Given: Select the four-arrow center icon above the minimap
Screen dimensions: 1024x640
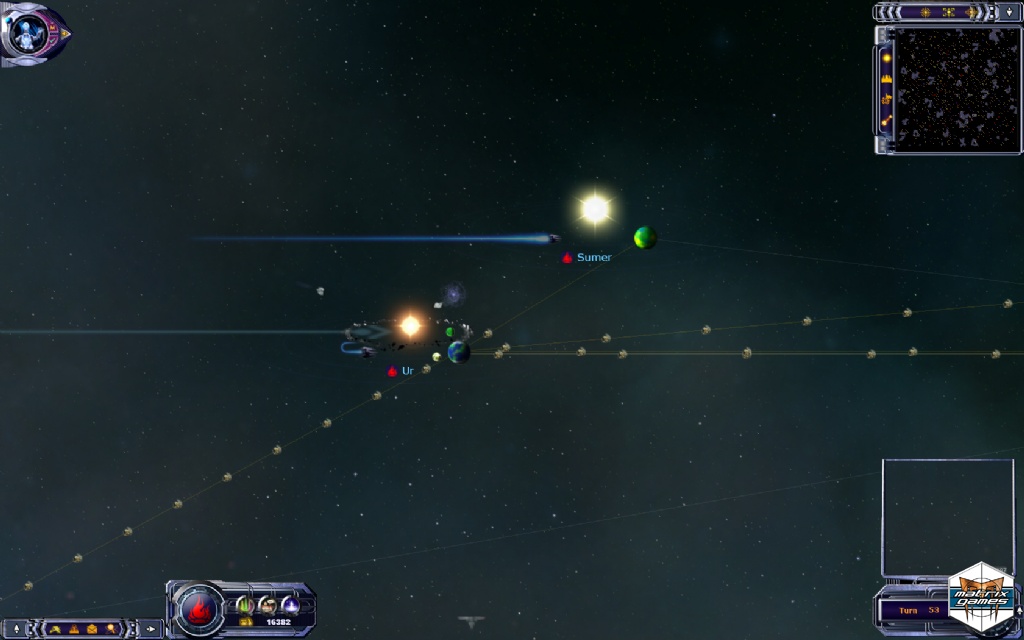Looking at the screenshot, I should click(x=948, y=12).
